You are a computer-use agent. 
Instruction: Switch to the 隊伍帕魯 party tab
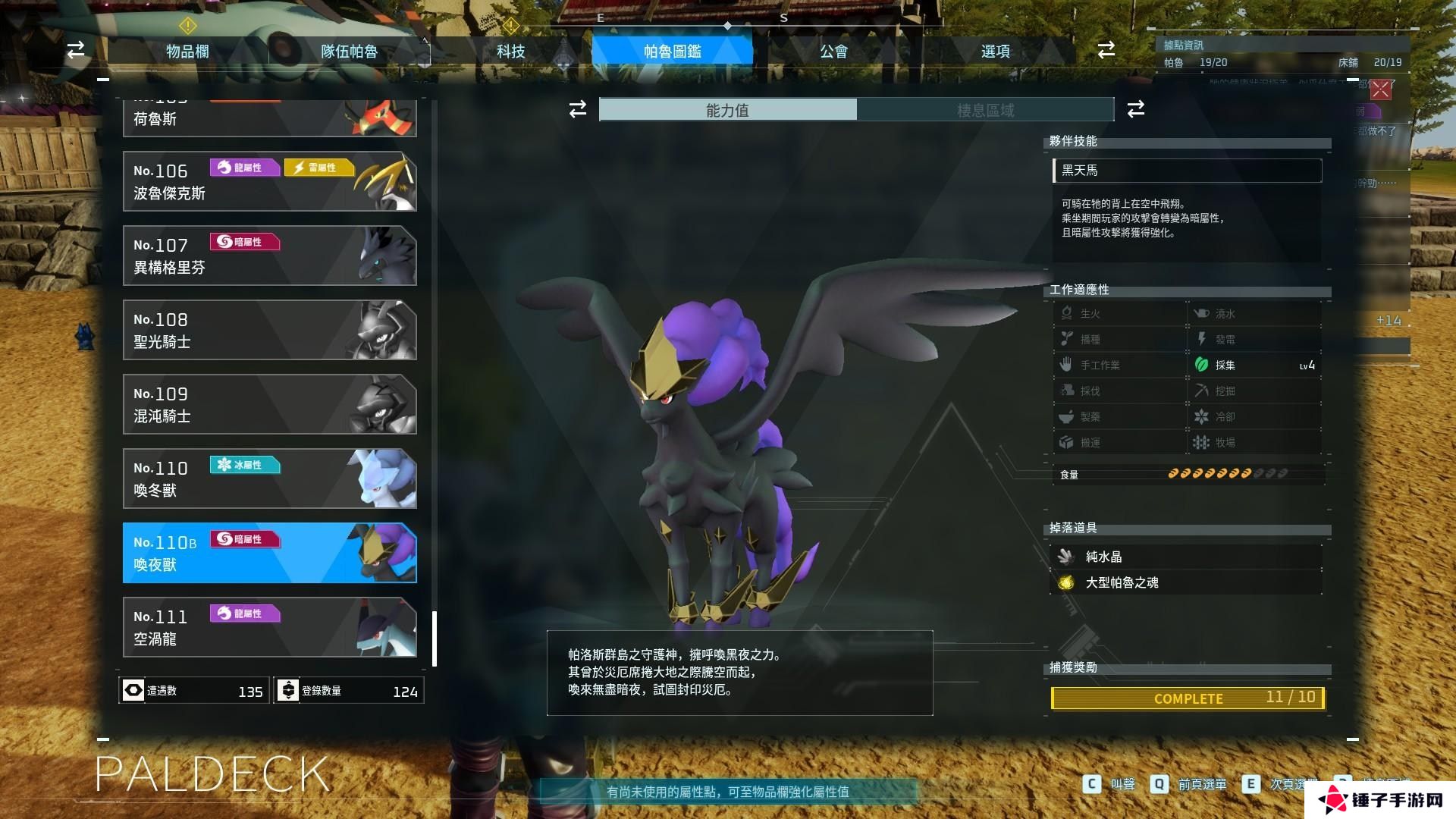(x=349, y=51)
